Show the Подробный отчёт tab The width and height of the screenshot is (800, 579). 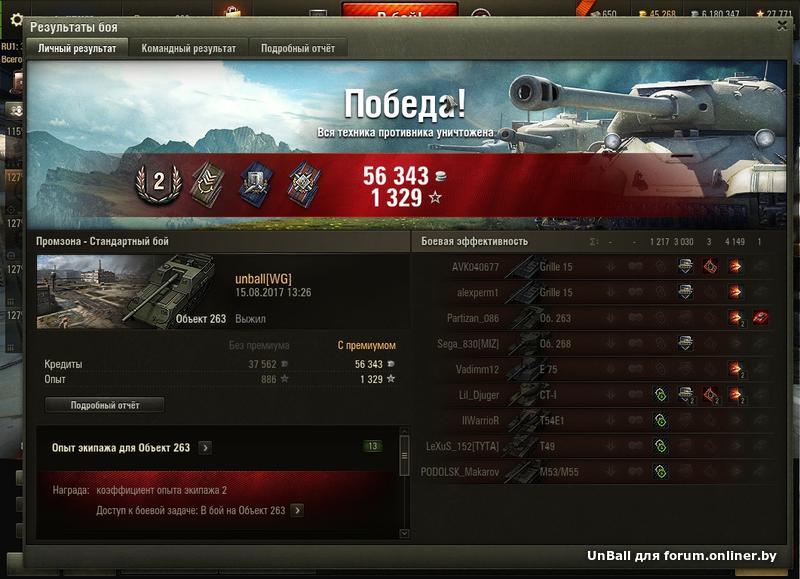click(x=298, y=48)
